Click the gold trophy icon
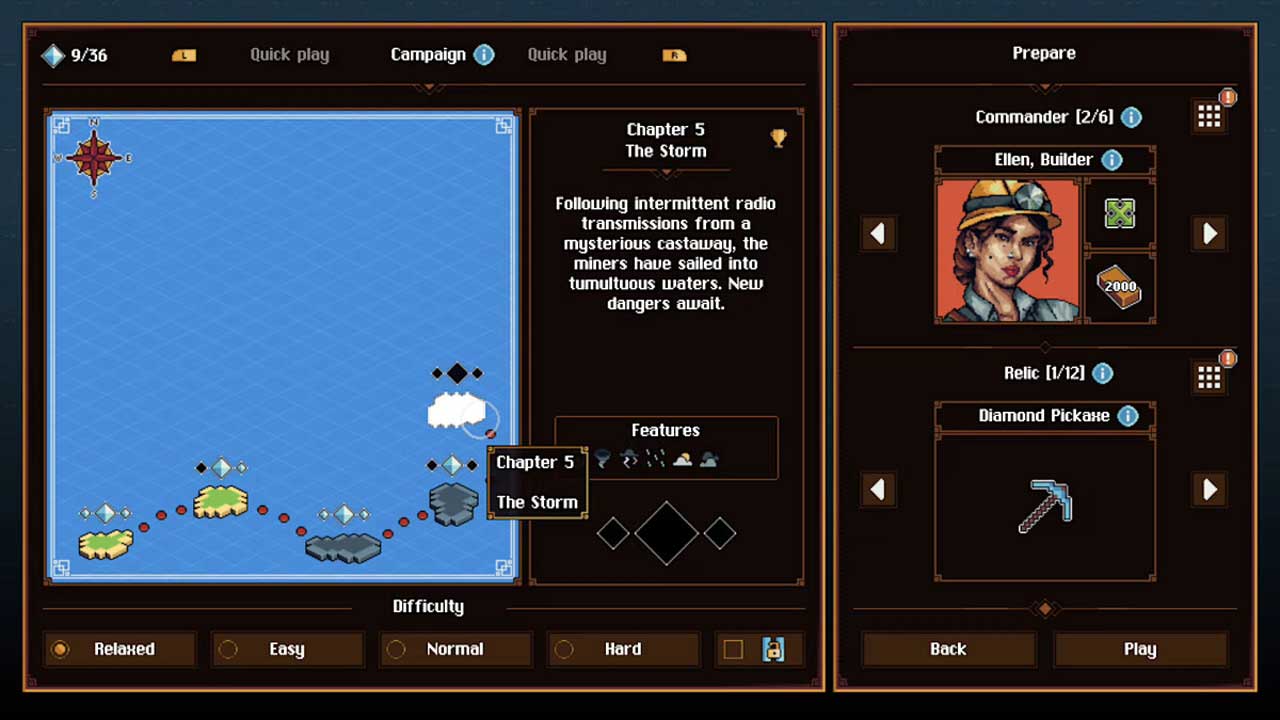1280x720 pixels. point(778,139)
